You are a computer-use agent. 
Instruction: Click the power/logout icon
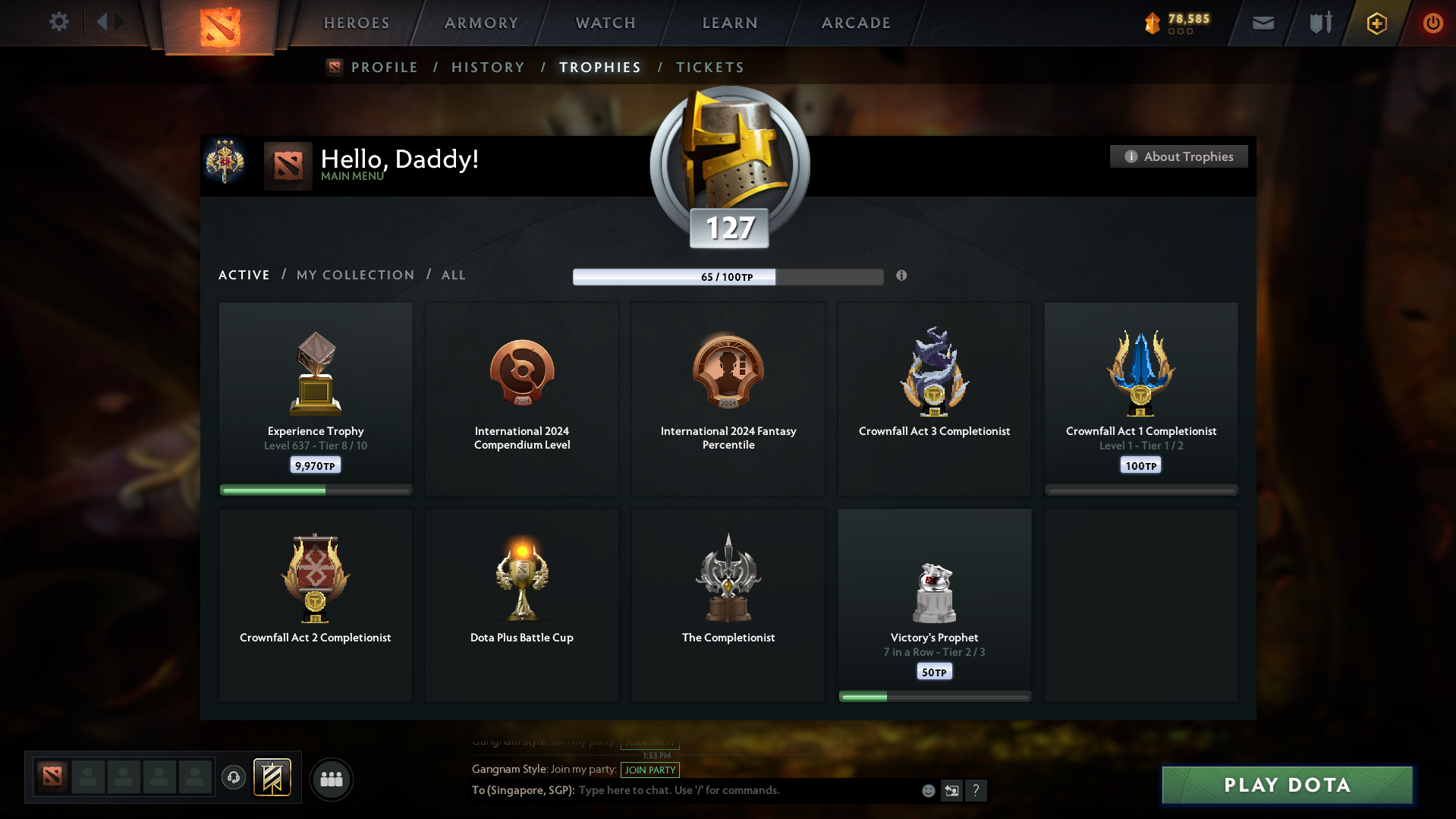click(x=1432, y=23)
